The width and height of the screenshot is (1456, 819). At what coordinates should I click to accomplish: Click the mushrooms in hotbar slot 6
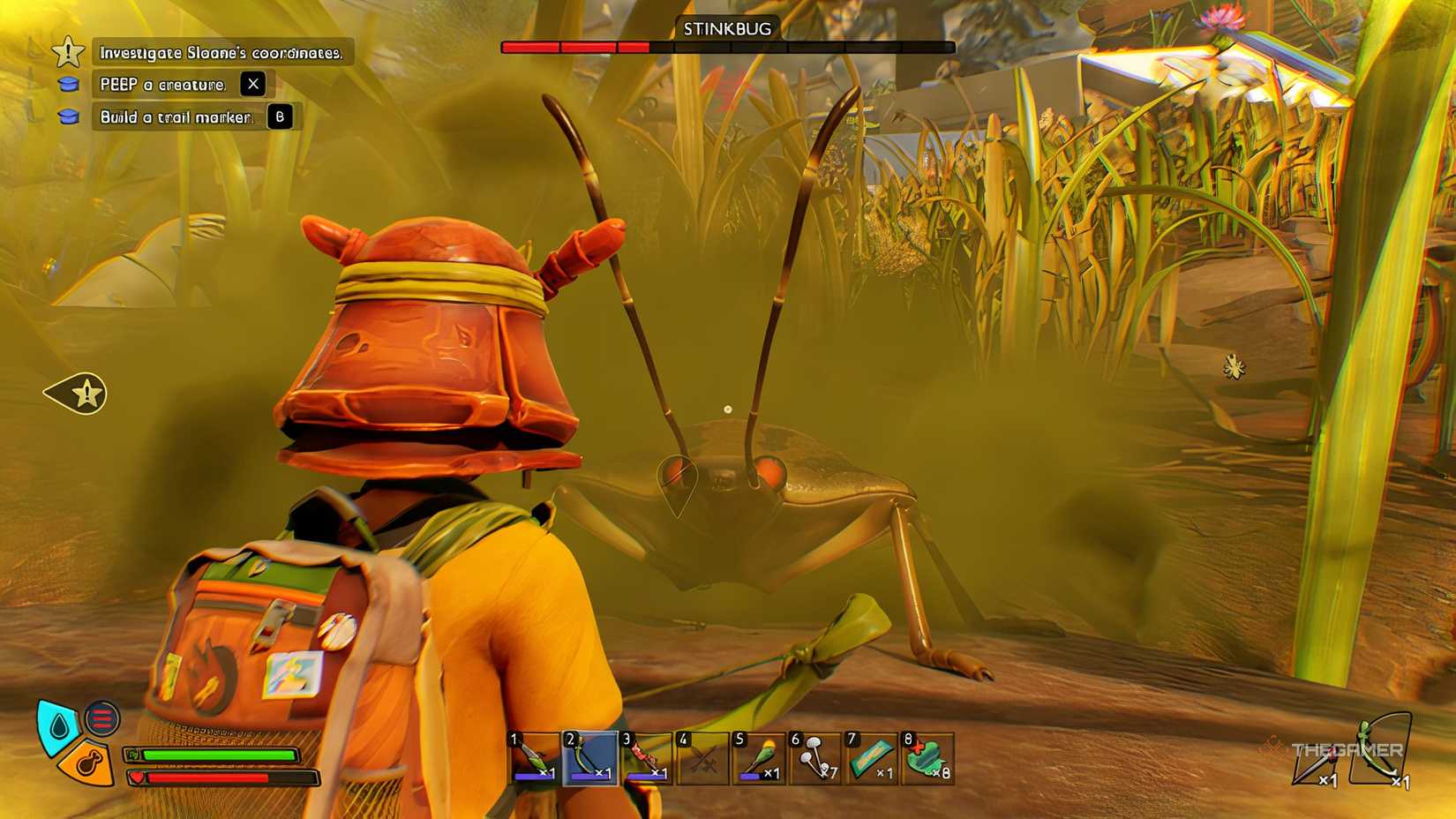pos(814,759)
